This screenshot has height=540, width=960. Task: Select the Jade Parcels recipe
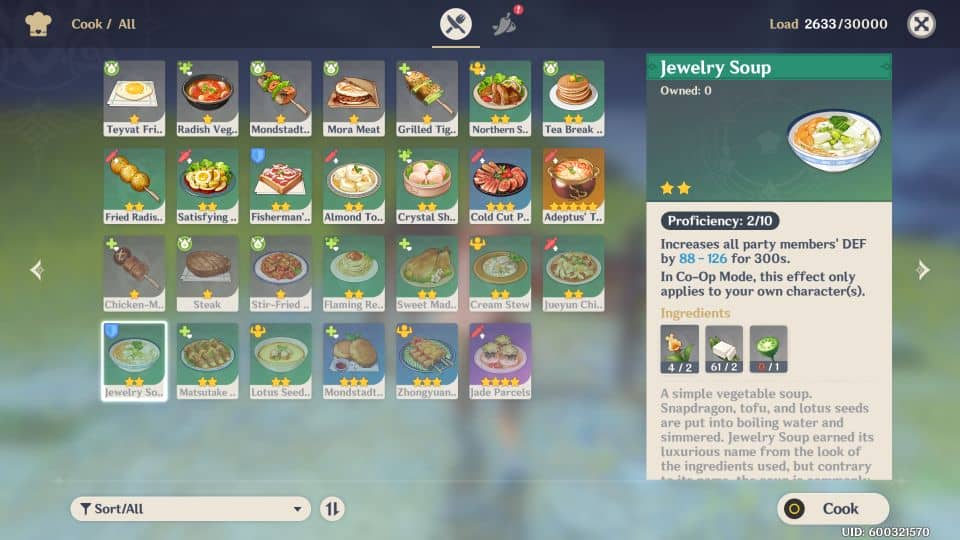pyautogui.click(x=500, y=360)
